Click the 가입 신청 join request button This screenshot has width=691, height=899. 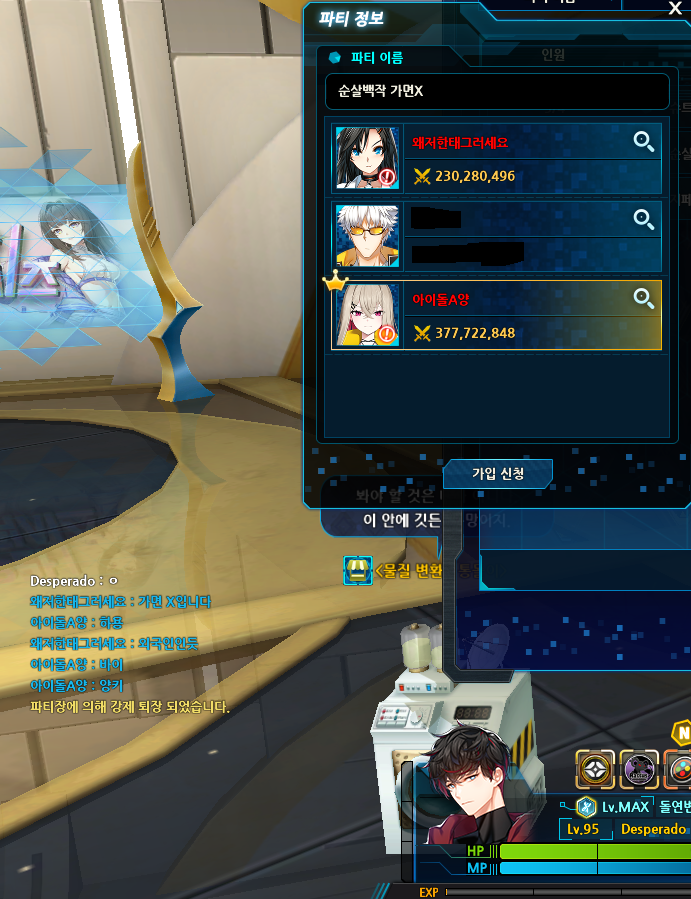click(498, 473)
